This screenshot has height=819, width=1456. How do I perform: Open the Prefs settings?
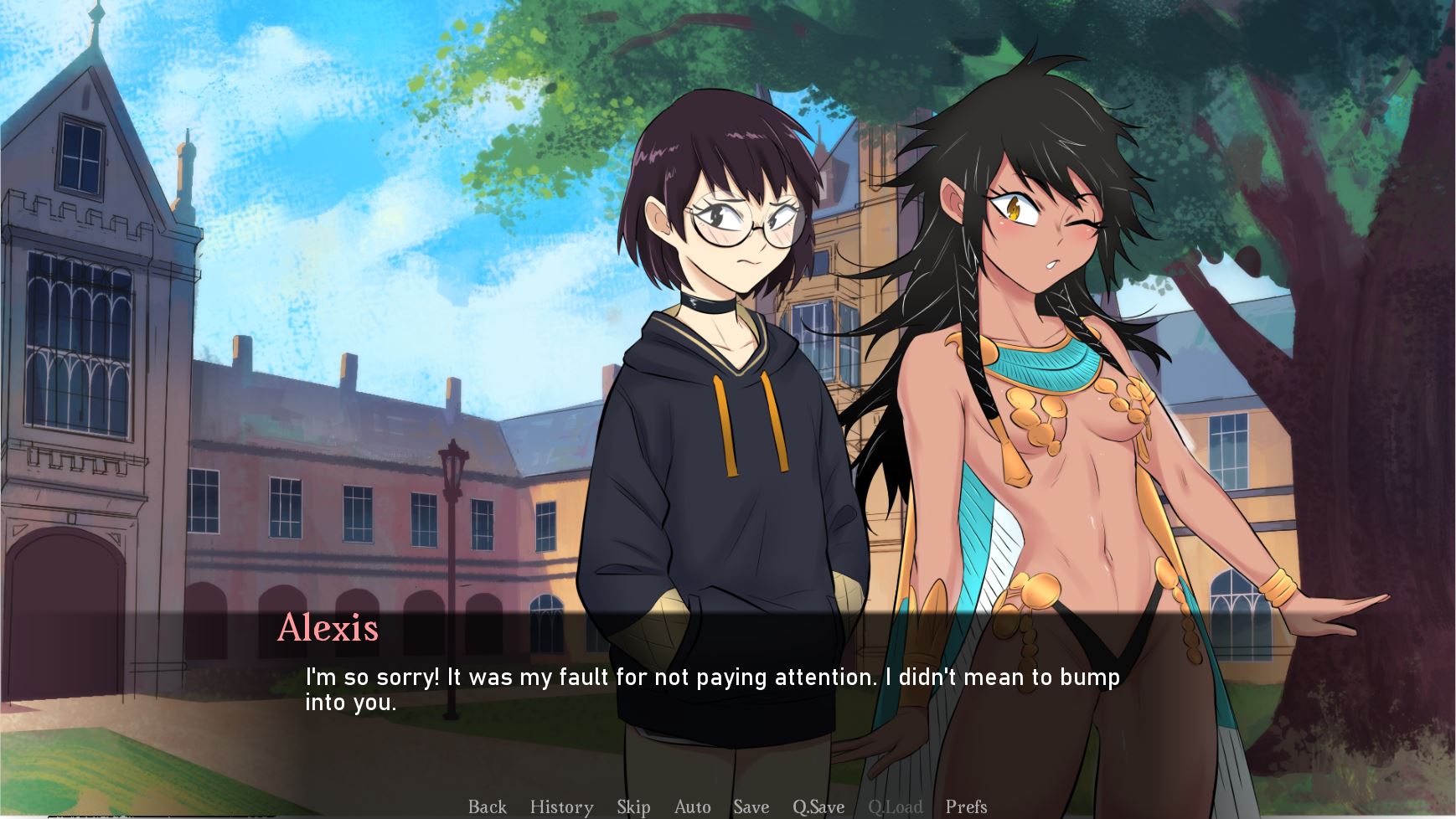coord(966,806)
